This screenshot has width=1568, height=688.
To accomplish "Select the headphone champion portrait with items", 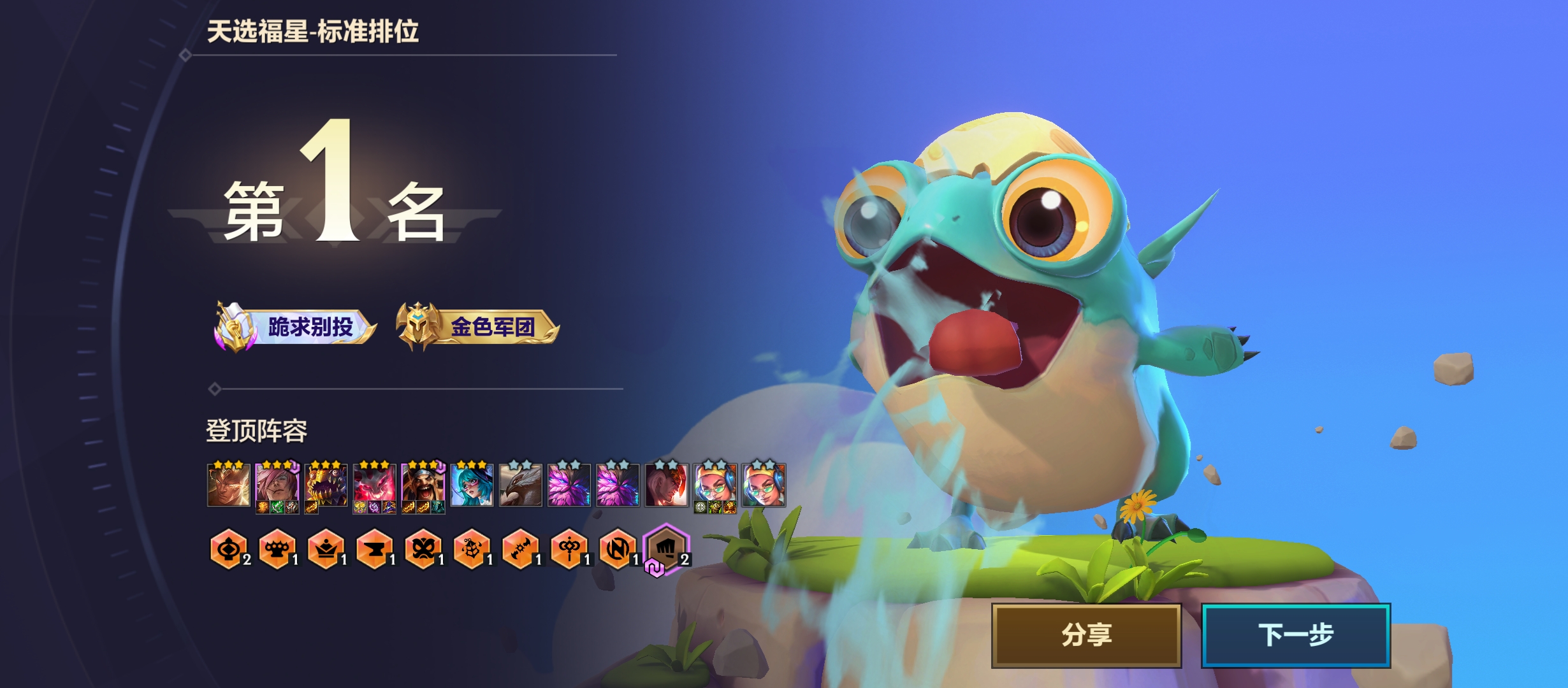I will tap(715, 485).
